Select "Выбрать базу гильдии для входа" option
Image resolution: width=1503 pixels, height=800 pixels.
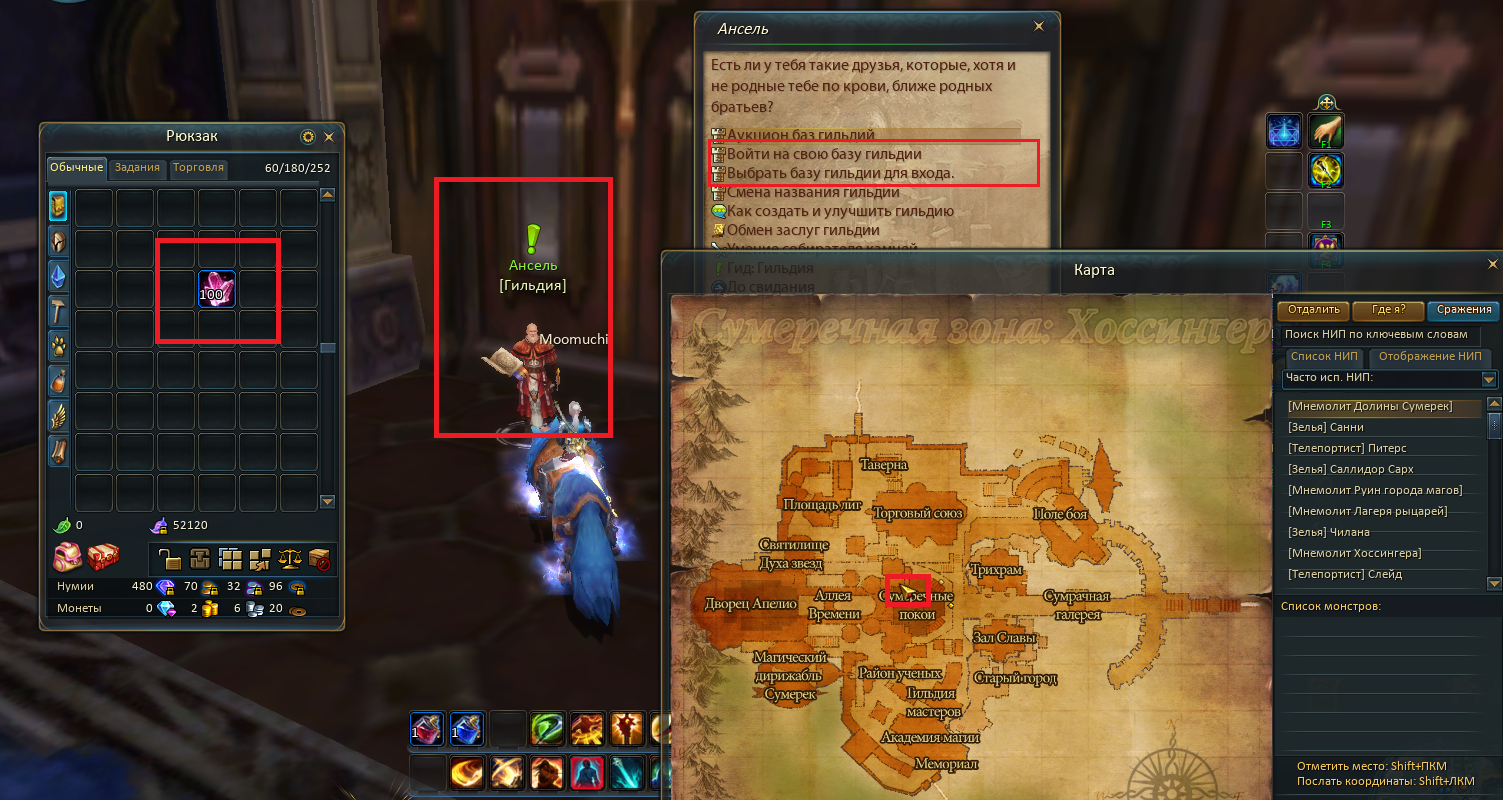[840, 174]
